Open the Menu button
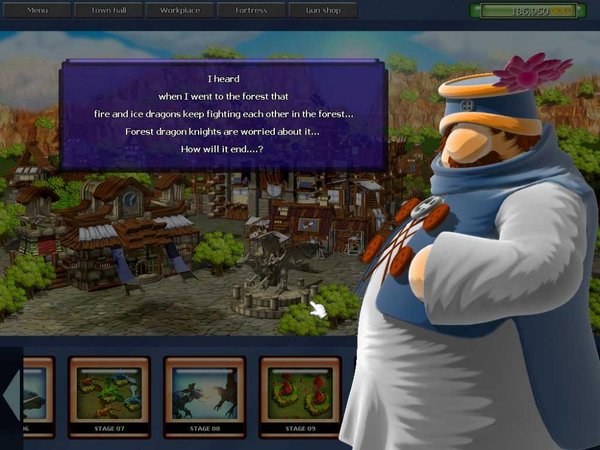 pos(37,10)
